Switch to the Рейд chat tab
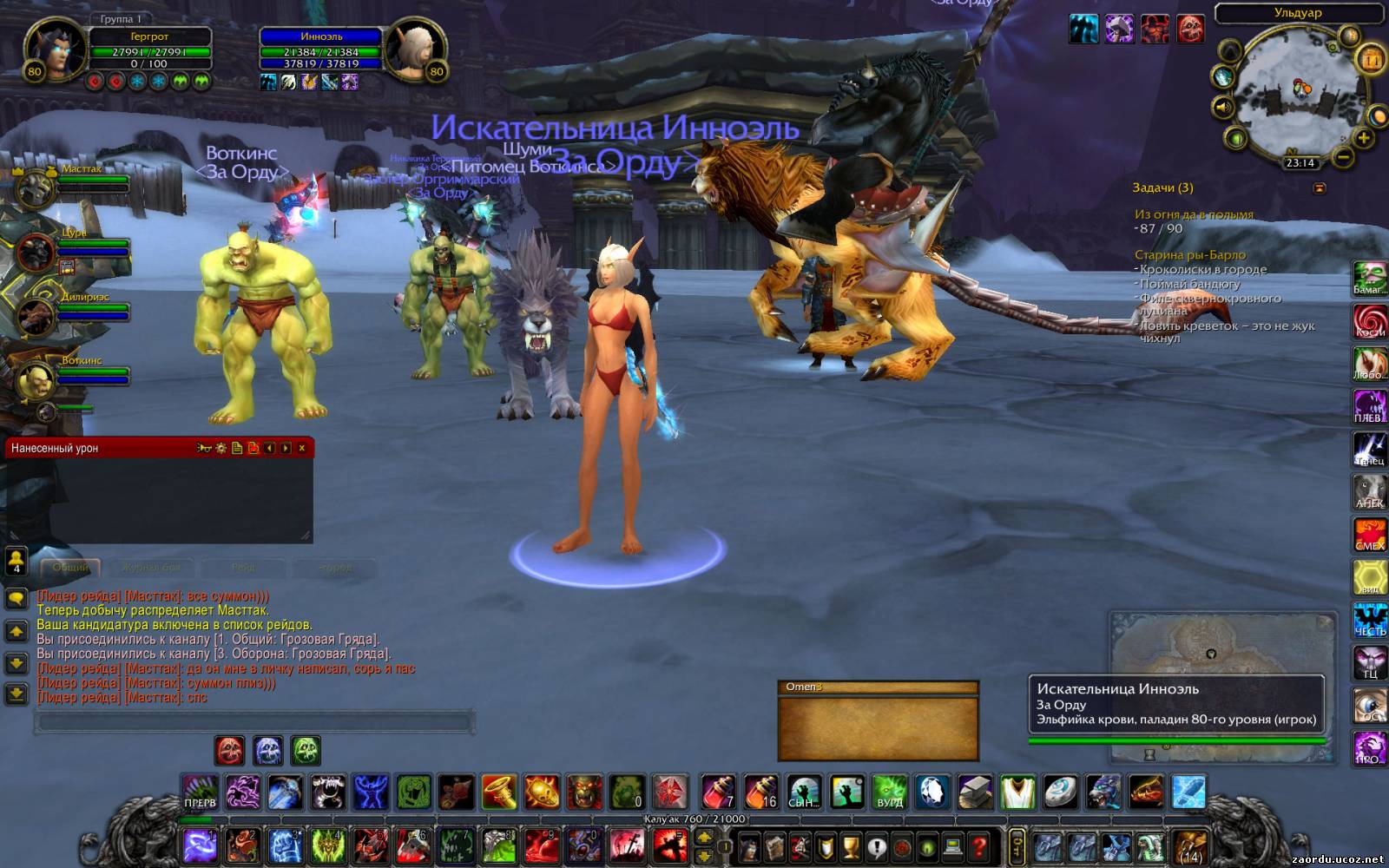The image size is (1389, 868). (243, 568)
